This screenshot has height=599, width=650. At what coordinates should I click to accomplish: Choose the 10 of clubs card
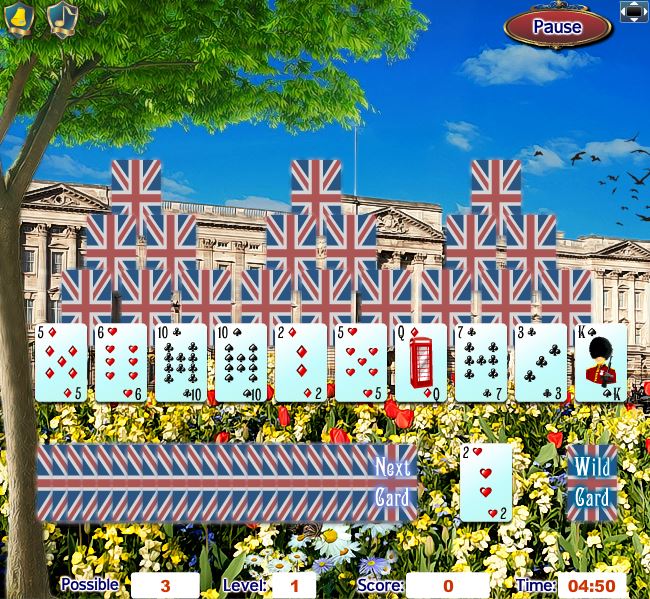(181, 363)
